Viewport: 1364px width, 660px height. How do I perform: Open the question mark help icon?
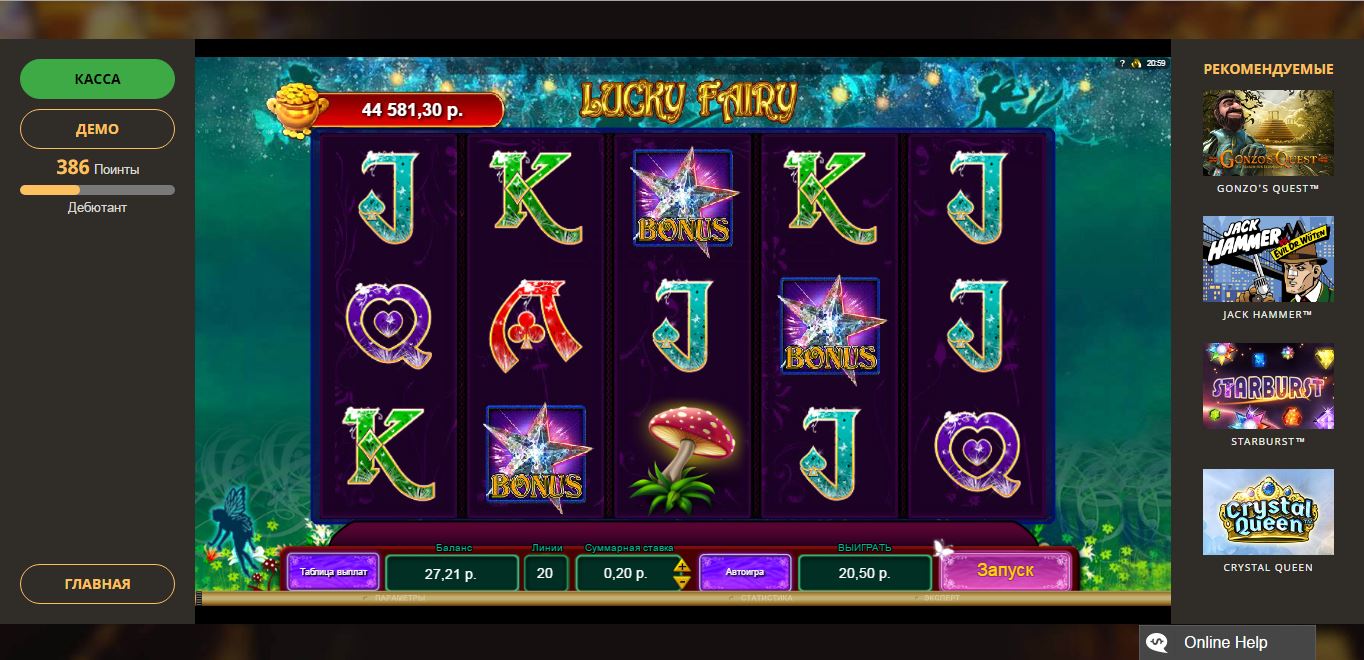(1122, 63)
